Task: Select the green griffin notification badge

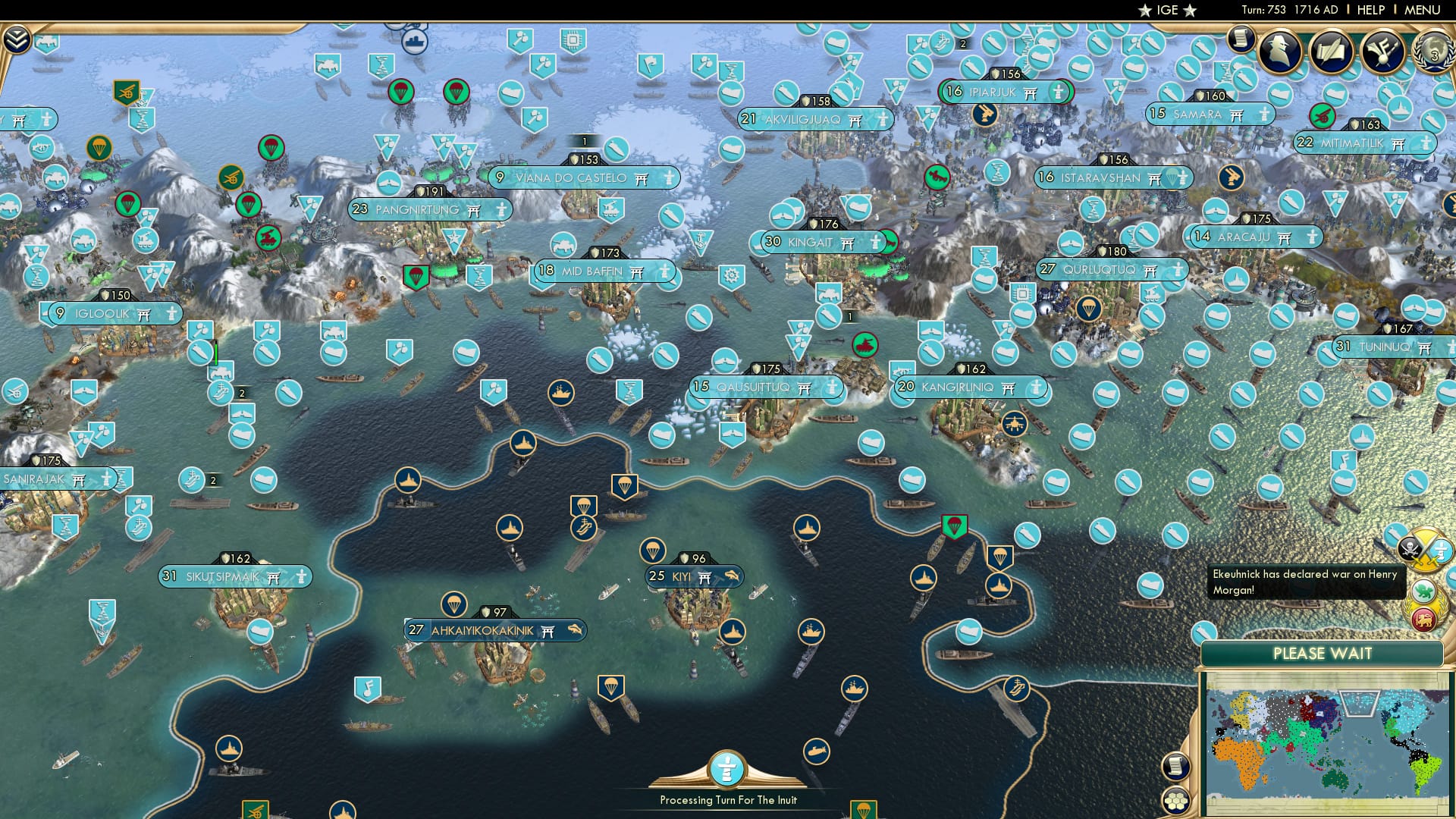Action: 1423,590
